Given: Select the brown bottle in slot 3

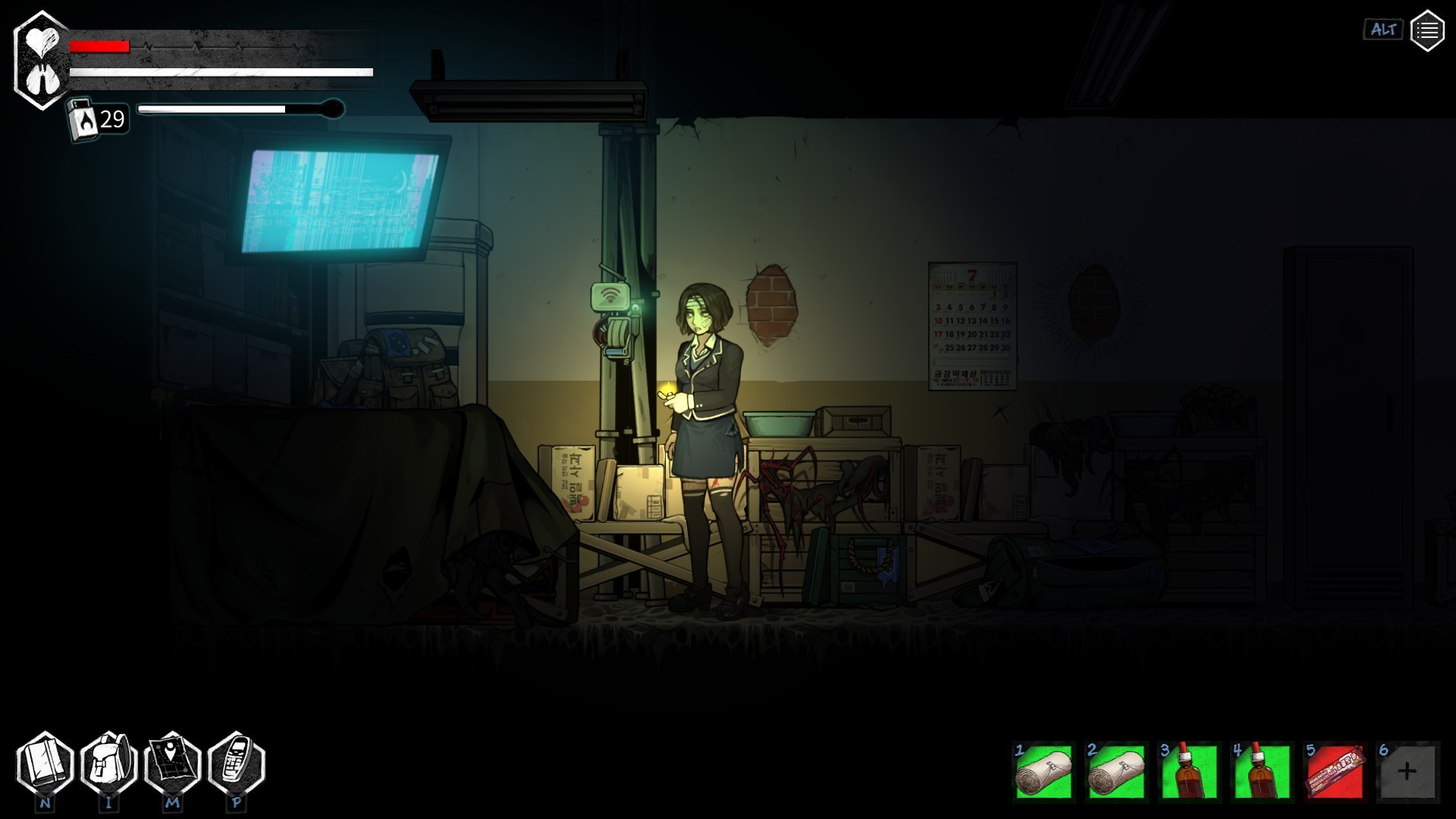Looking at the screenshot, I should click(1189, 772).
